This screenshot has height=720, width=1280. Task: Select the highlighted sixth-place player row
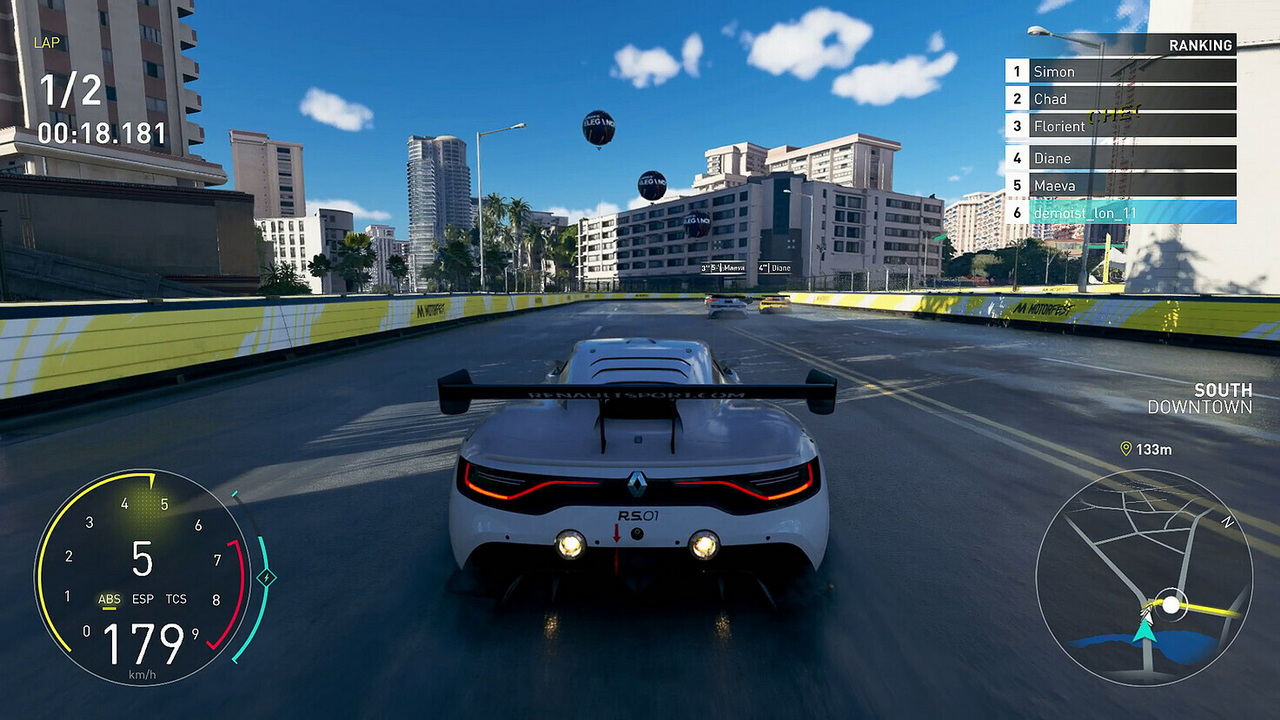[1120, 212]
